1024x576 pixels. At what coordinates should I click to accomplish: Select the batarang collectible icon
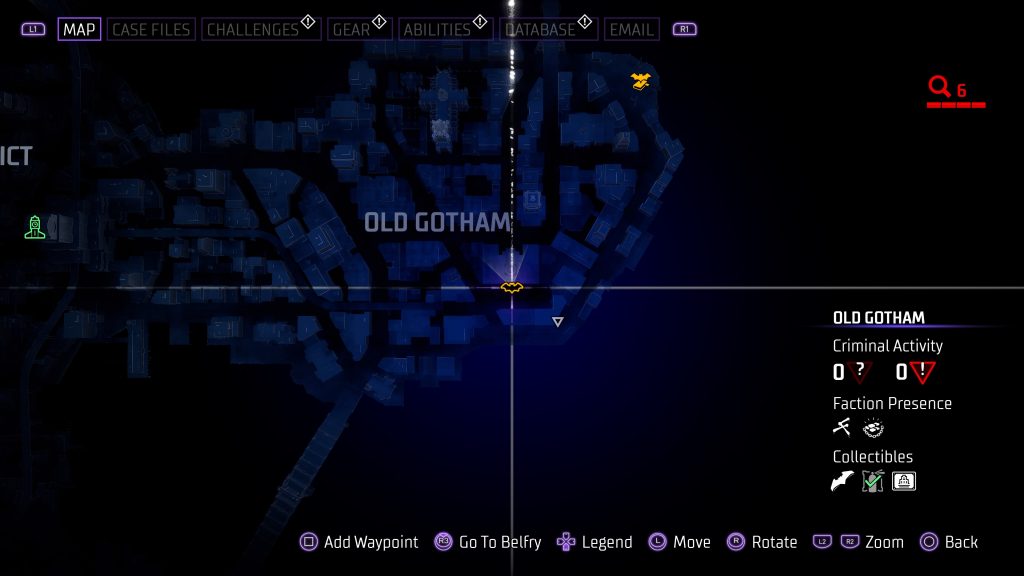pos(843,482)
